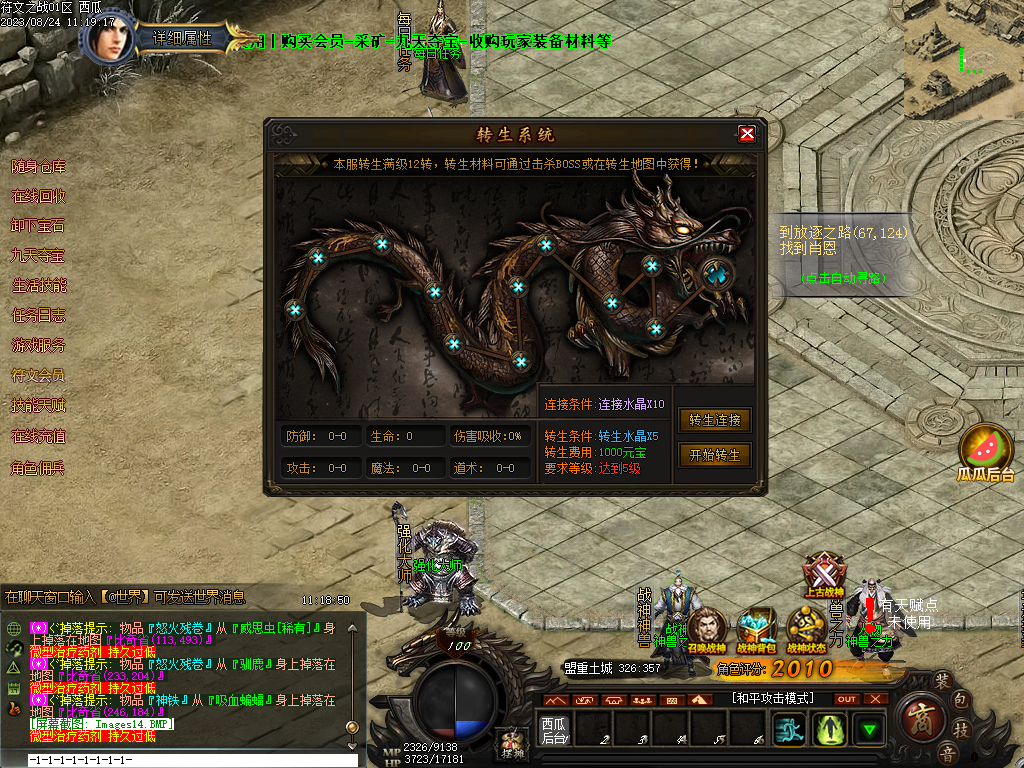This screenshot has height=768, width=1024.
Task: Close the 转生系统 rebirth window
Action: pos(746,134)
